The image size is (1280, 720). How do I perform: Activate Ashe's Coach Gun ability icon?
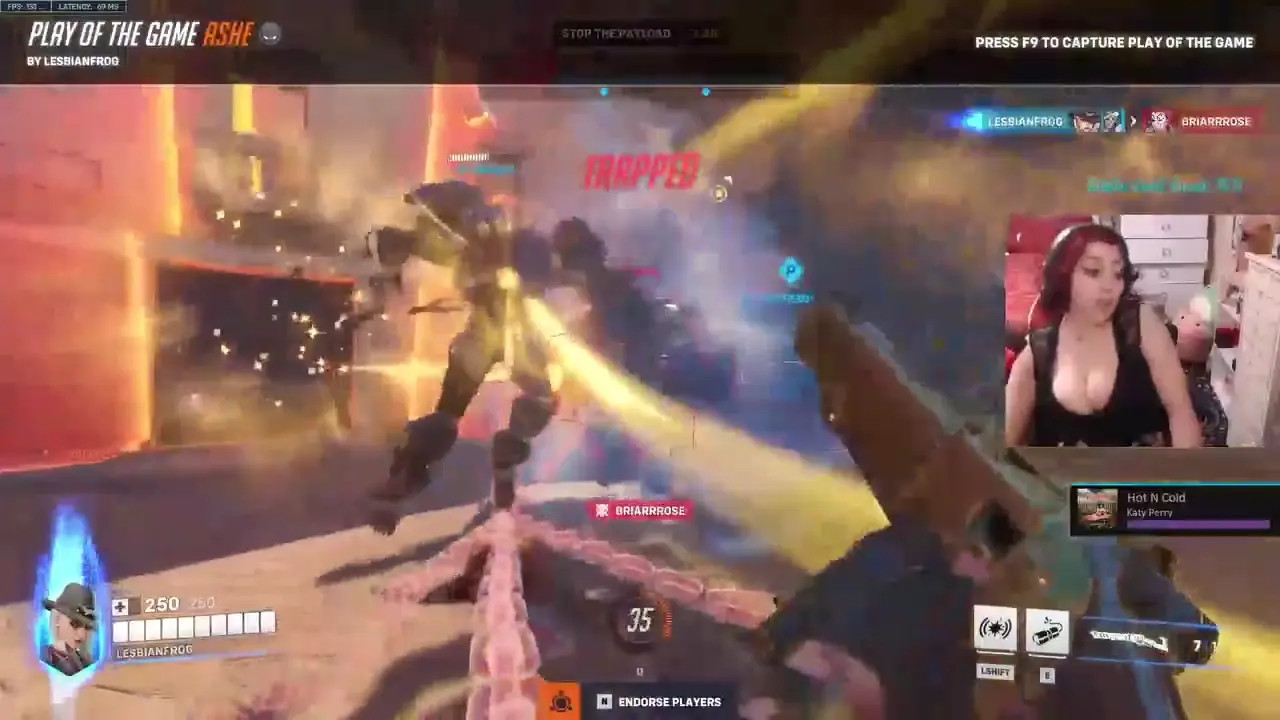[995, 629]
